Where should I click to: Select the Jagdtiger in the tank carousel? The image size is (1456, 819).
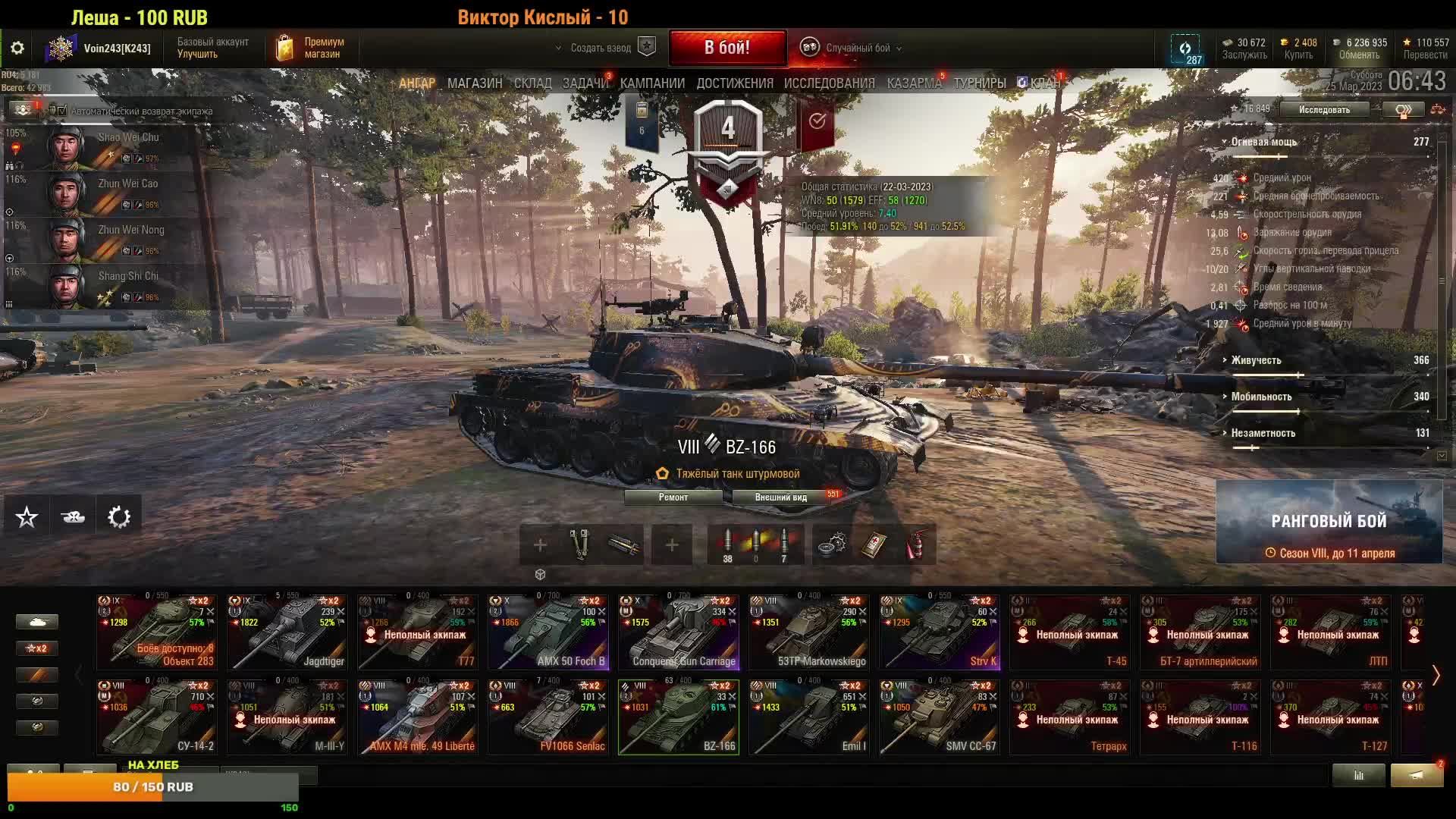click(x=287, y=632)
